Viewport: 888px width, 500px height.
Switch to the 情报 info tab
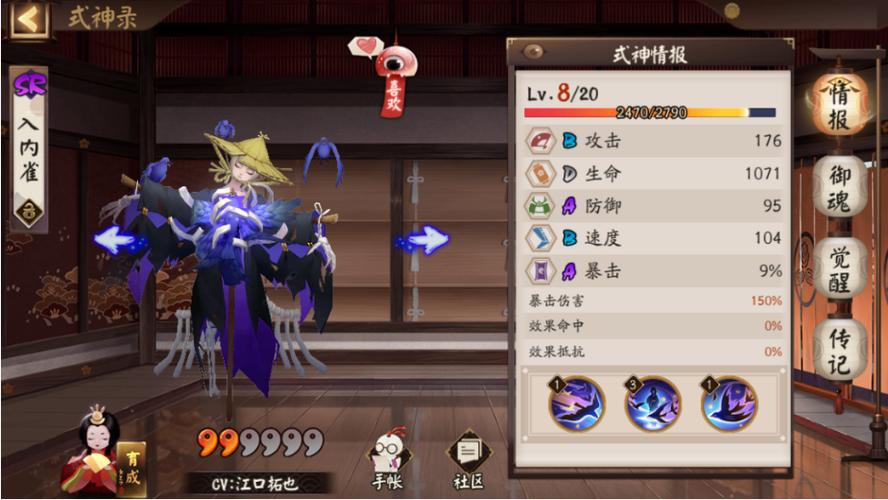(838, 104)
